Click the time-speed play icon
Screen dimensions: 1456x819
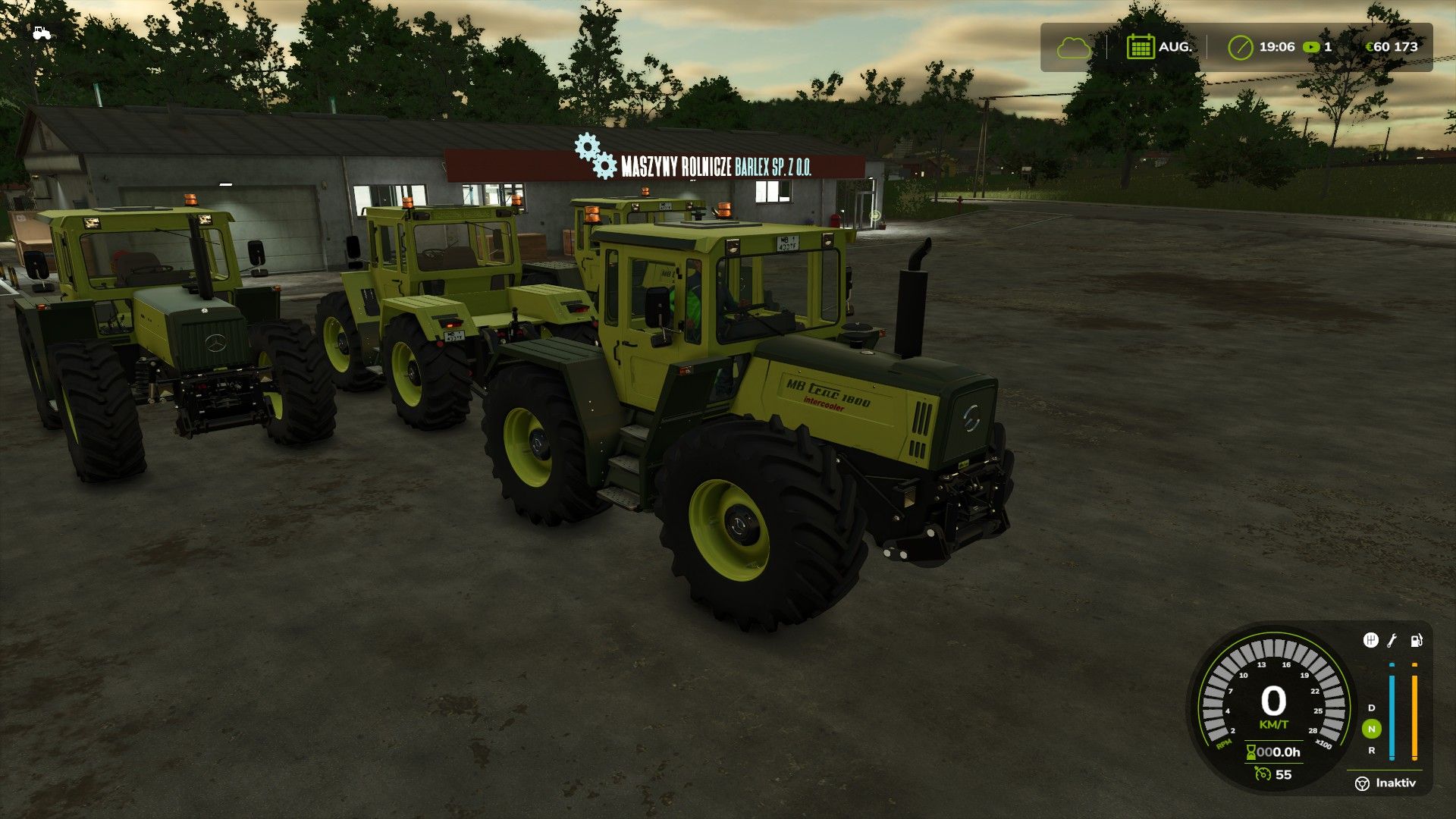point(1310,47)
